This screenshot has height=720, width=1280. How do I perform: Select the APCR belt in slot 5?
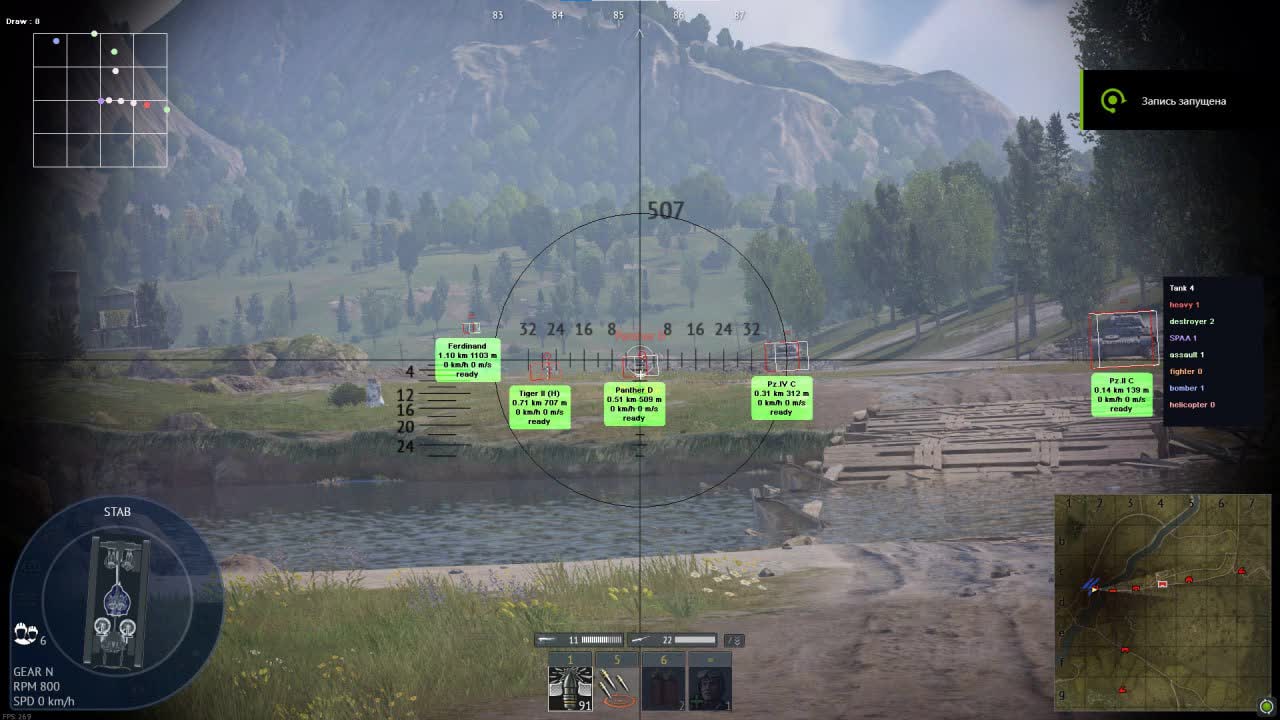pos(615,685)
